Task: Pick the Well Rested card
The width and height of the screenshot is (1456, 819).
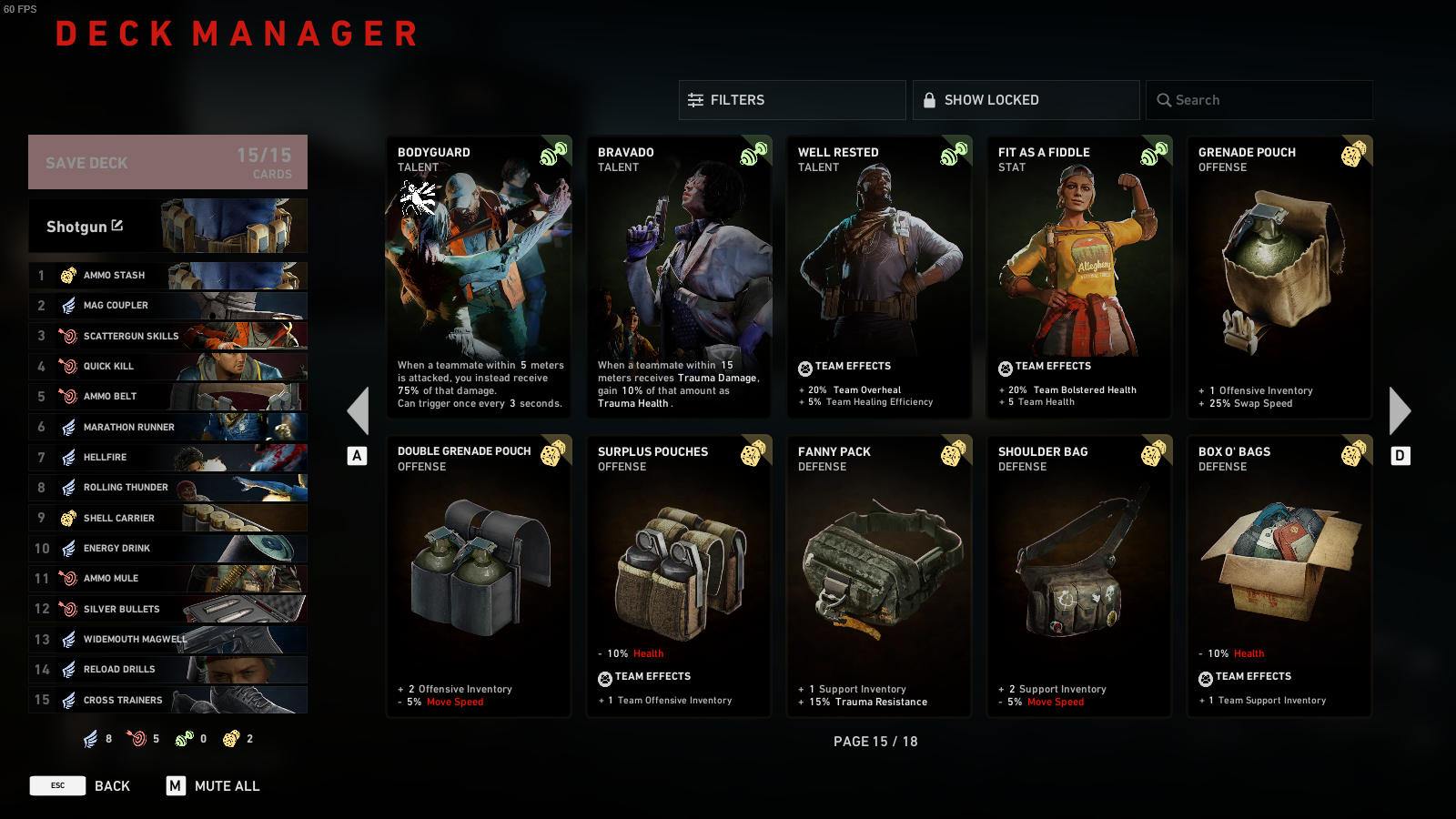Action: [879, 277]
